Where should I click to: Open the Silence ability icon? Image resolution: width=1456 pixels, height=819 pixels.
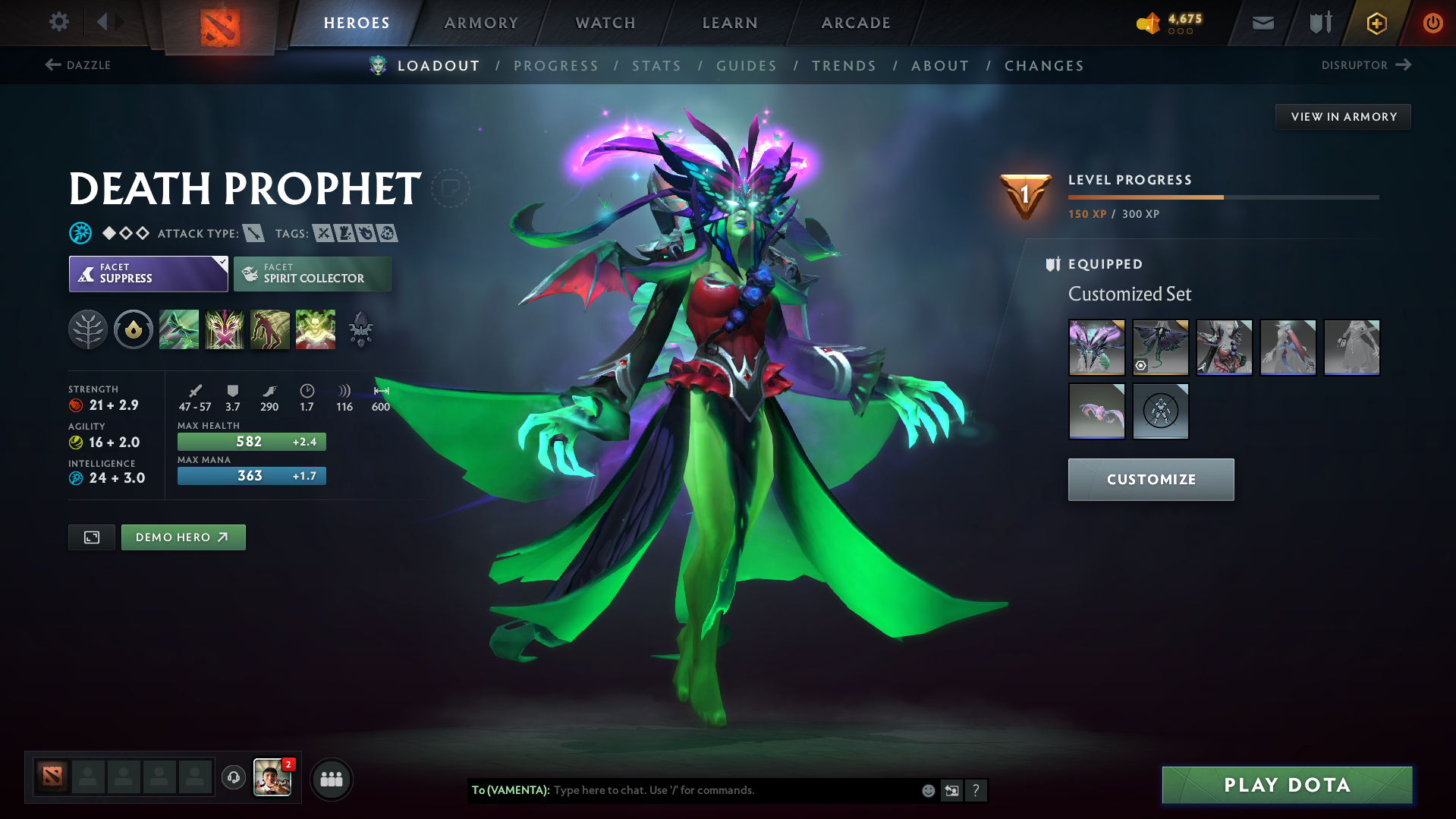pyautogui.click(x=225, y=329)
